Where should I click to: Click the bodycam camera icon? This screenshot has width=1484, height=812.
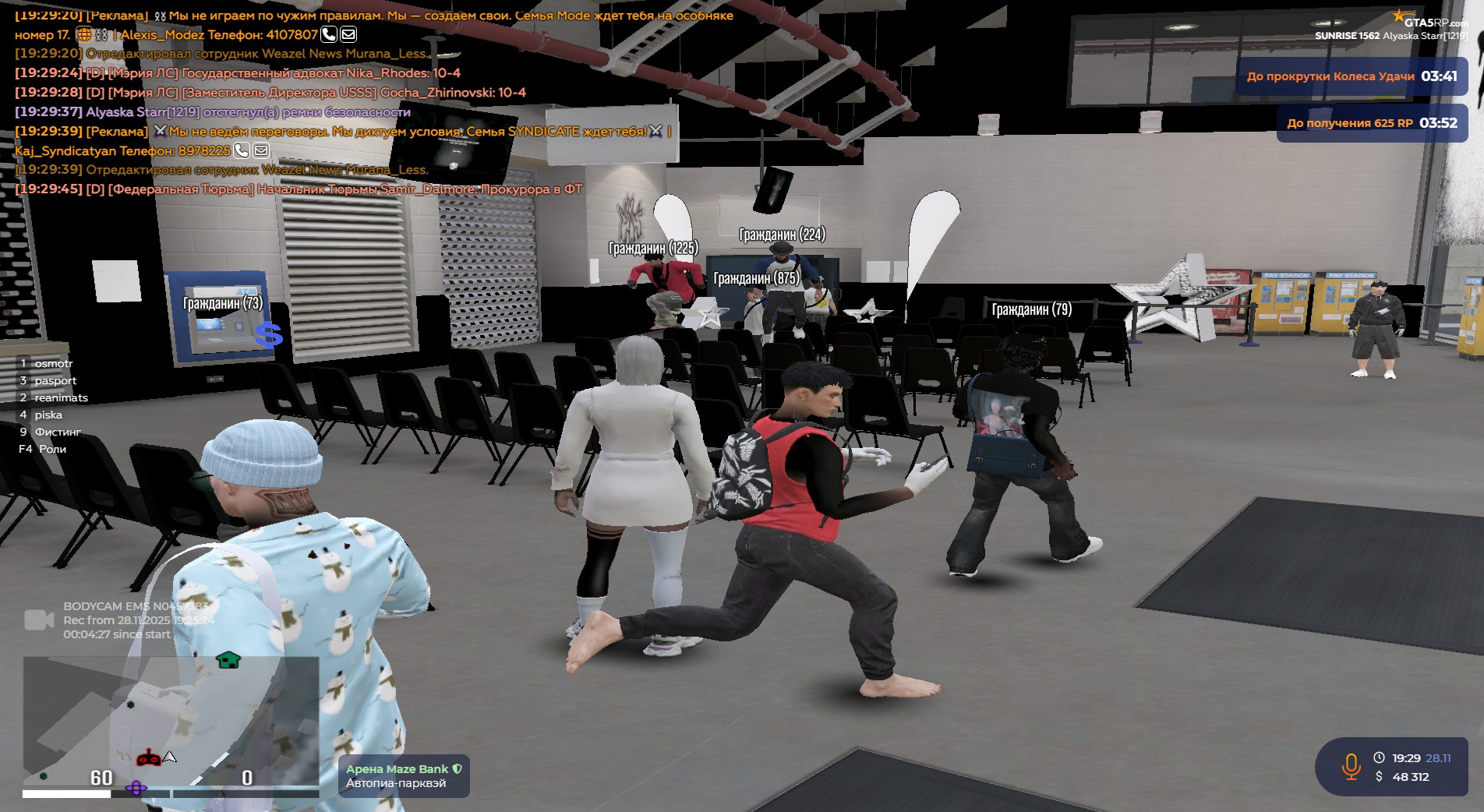39,620
